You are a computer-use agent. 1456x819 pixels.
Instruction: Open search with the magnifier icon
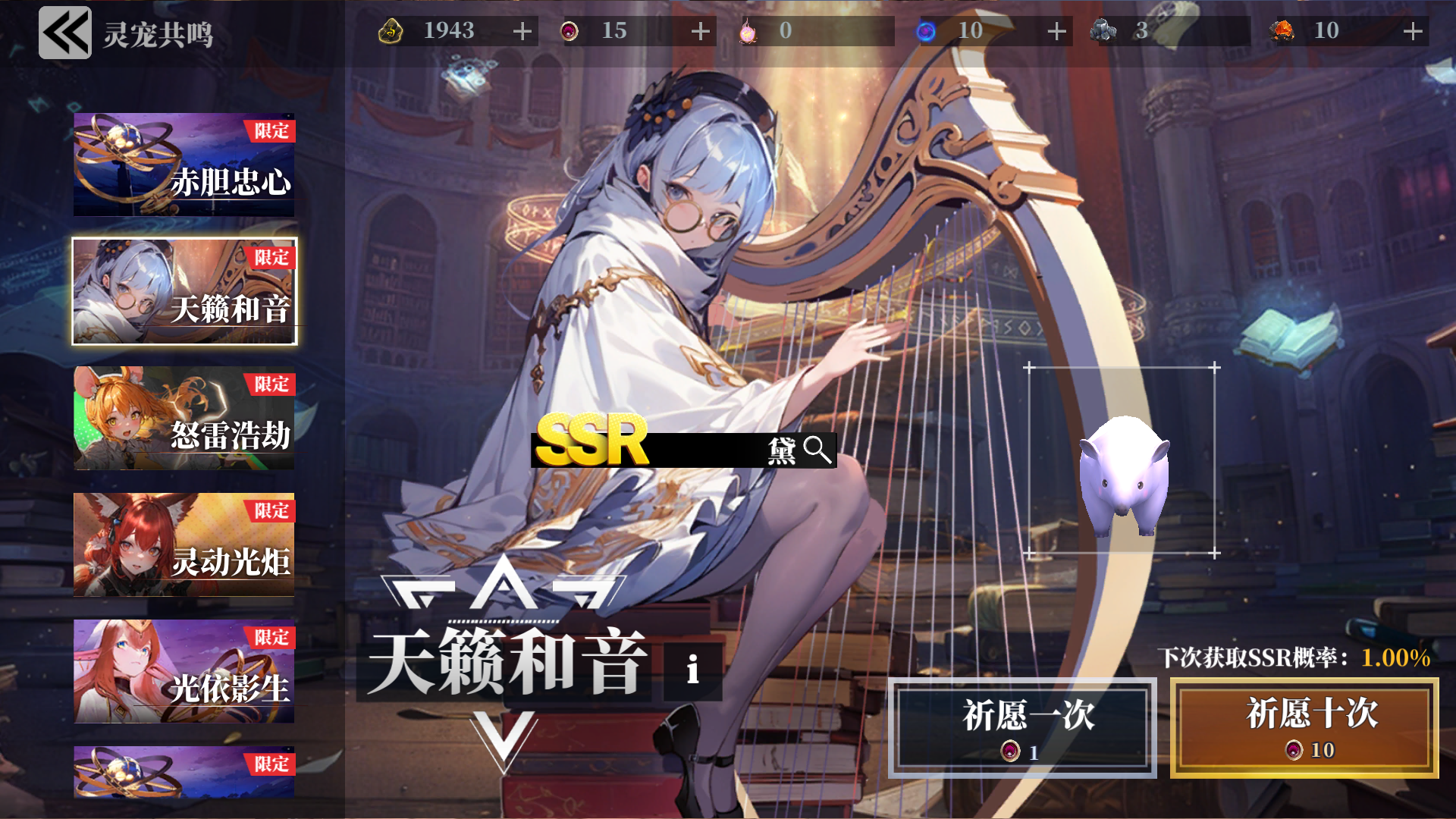pyautogui.click(x=817, y=449)
